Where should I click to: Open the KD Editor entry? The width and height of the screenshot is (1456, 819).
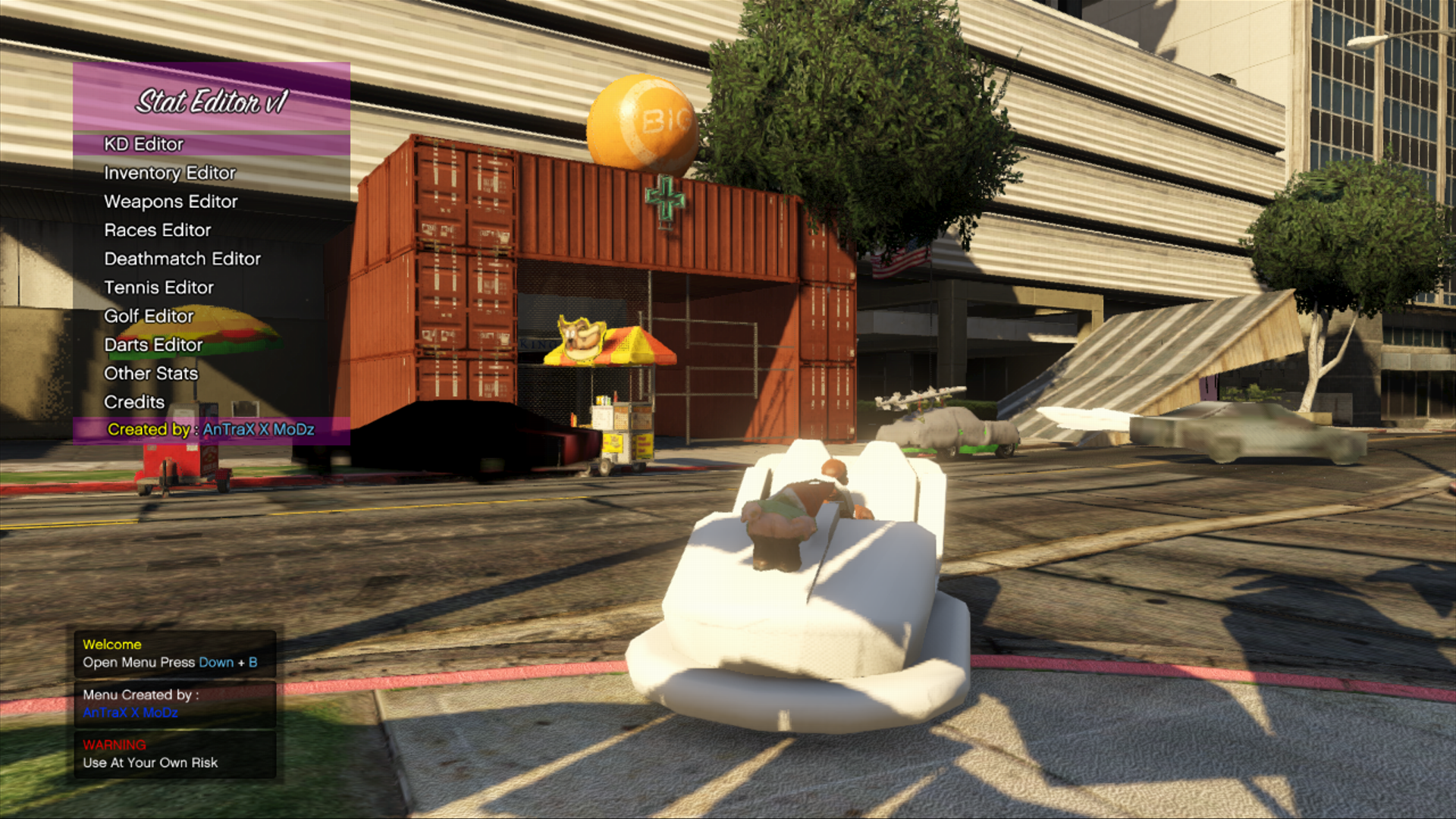pos(144,144)
